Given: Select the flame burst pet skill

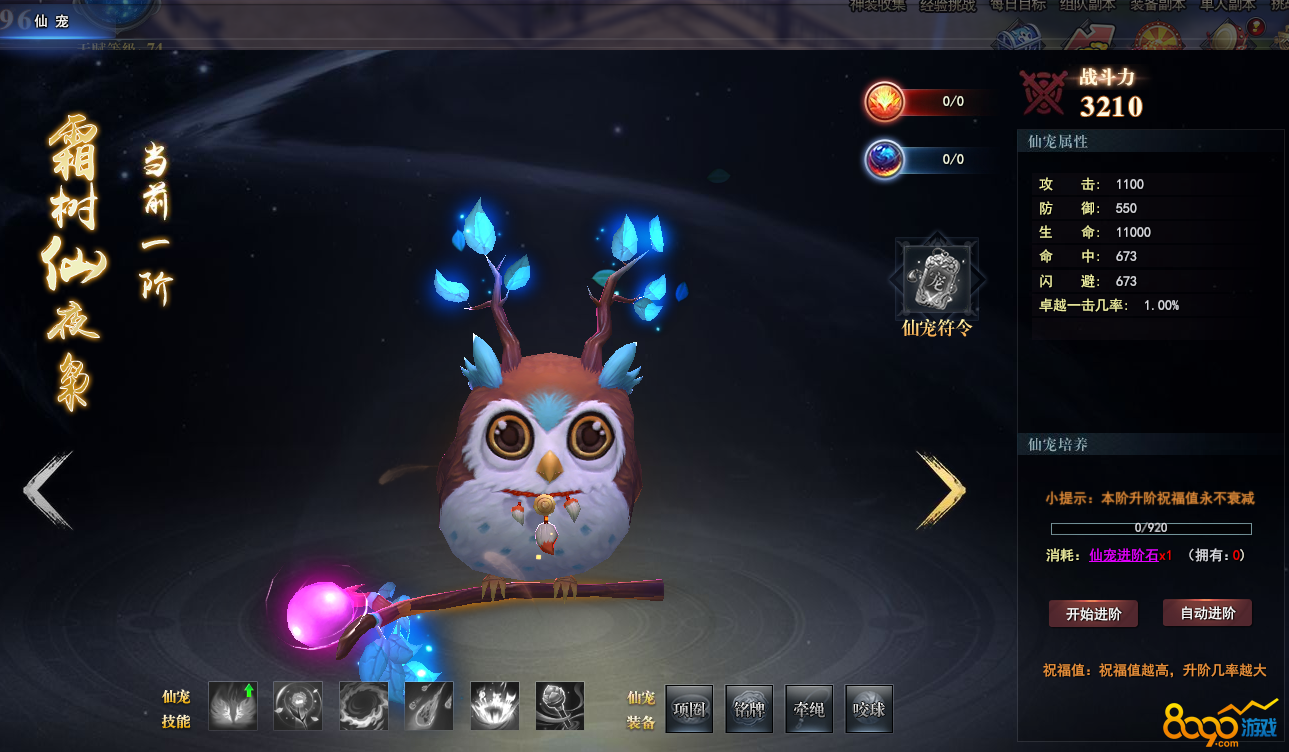Looking at the screenshot, I should tap(494, 706).
